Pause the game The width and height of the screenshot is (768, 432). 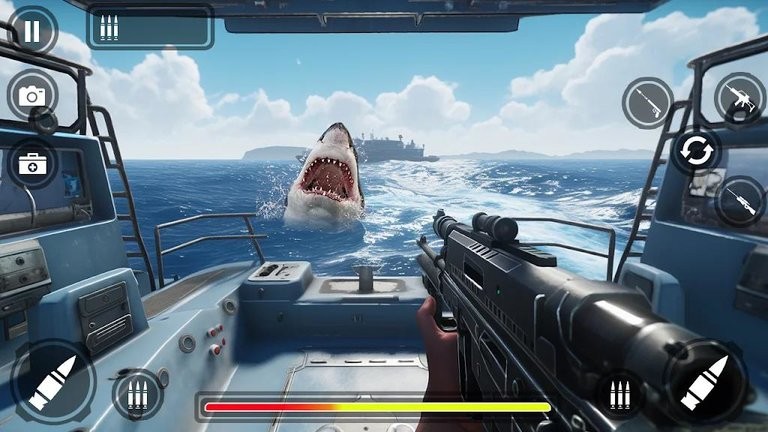pyautogui.click(x=32, y=30)
